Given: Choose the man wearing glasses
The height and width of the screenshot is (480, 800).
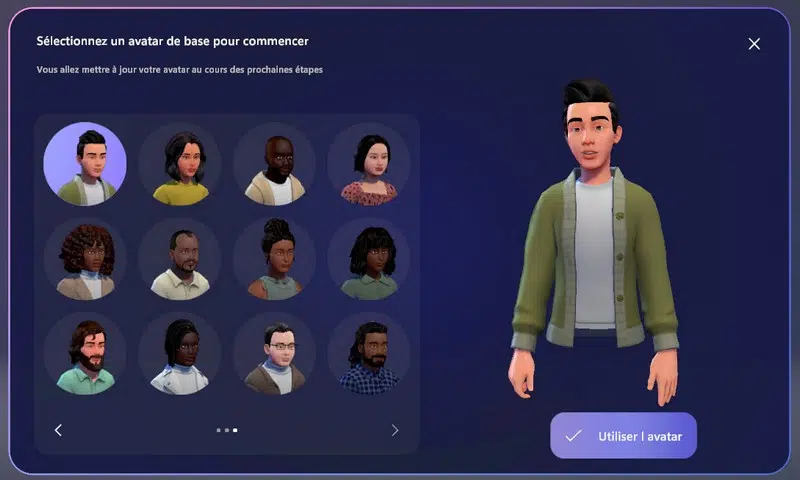Looking at the screenshot, I should 275,354.
